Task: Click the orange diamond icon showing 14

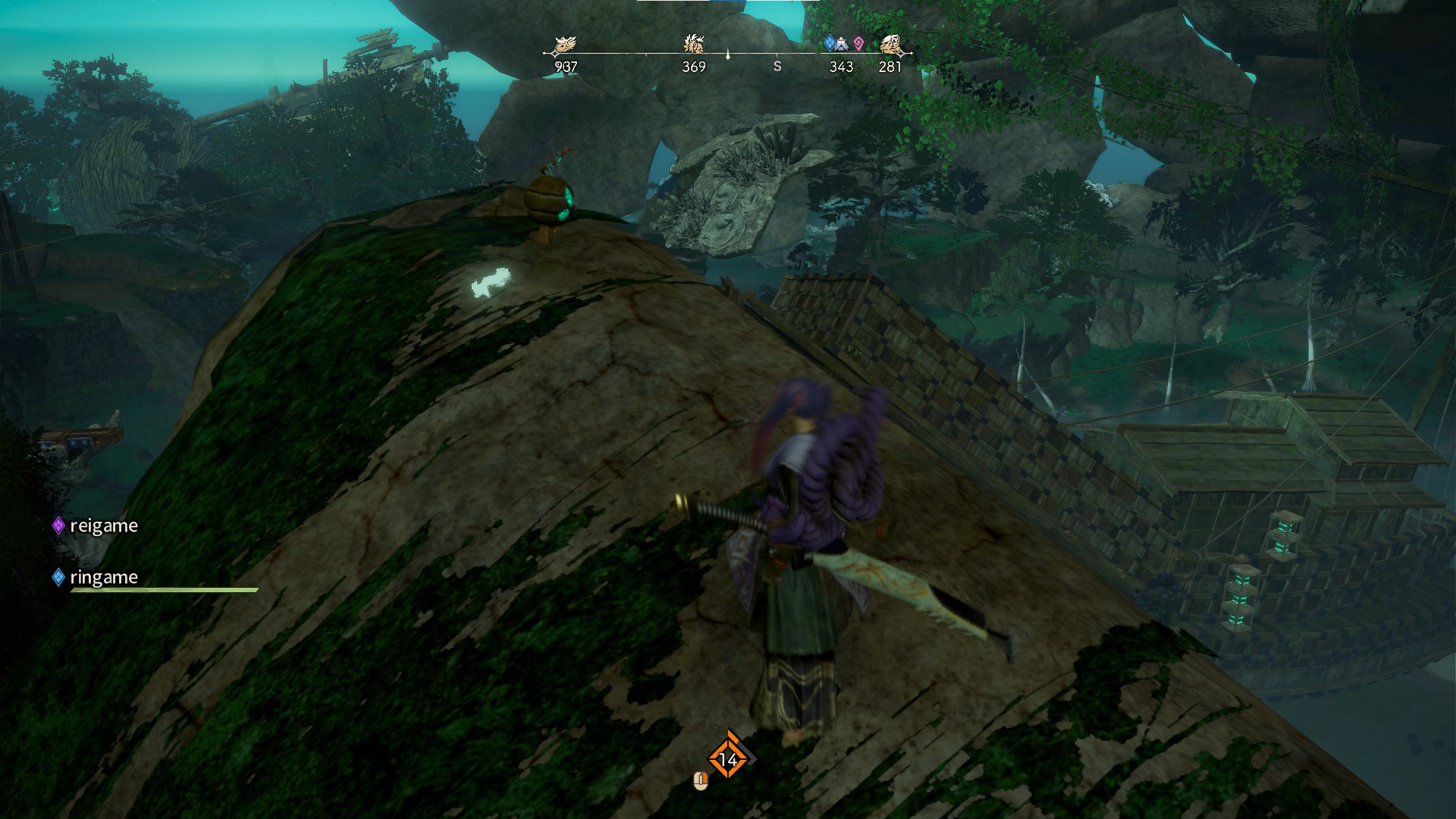Action: click(x=728, y=758)
